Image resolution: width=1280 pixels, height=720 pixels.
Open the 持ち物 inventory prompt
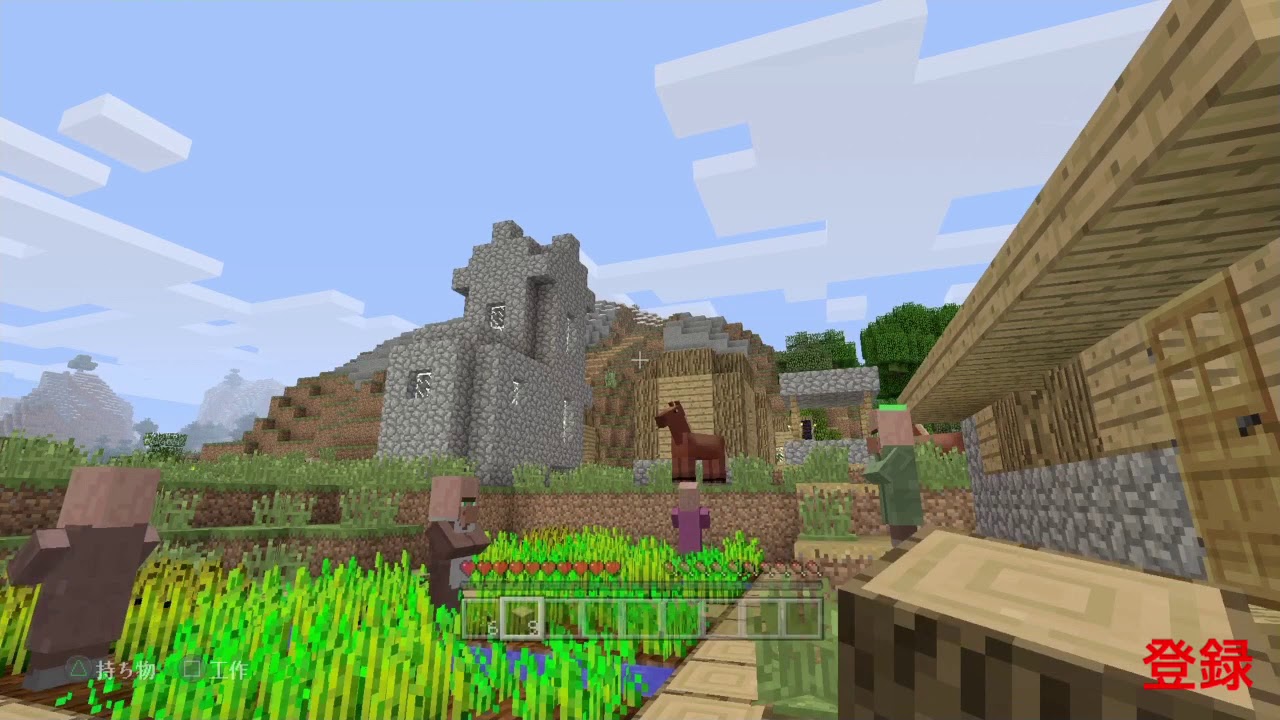[126, 670]
